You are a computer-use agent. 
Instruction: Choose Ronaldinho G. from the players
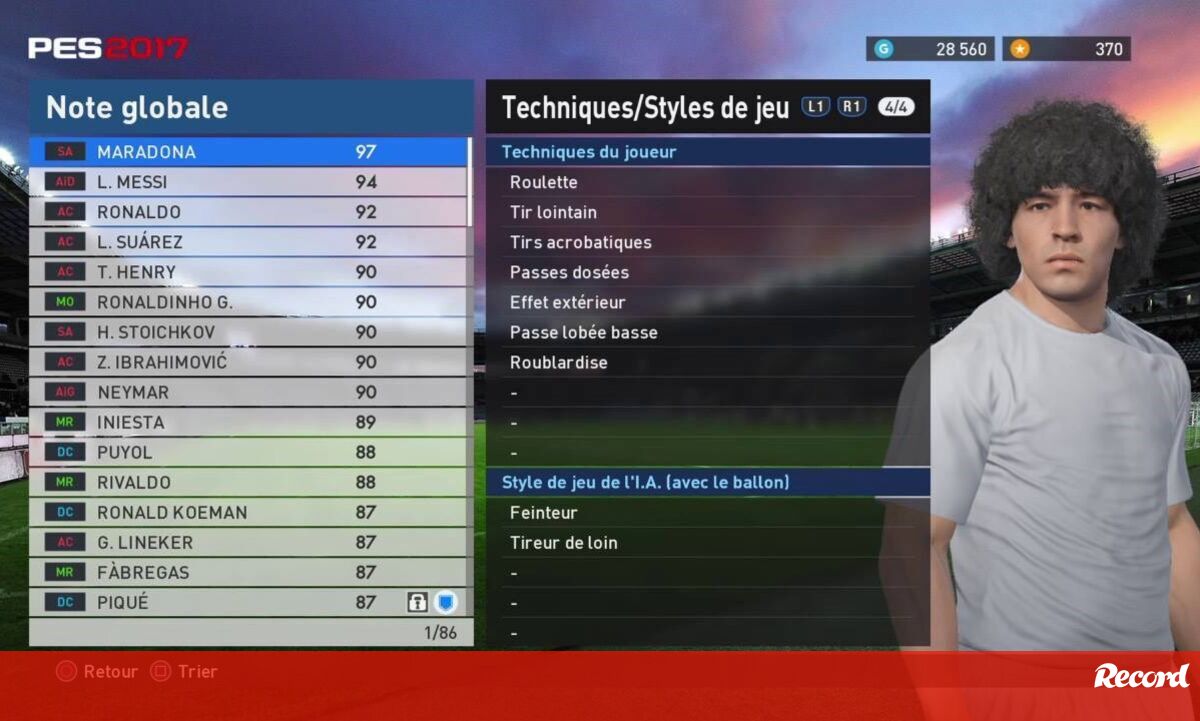250,302
